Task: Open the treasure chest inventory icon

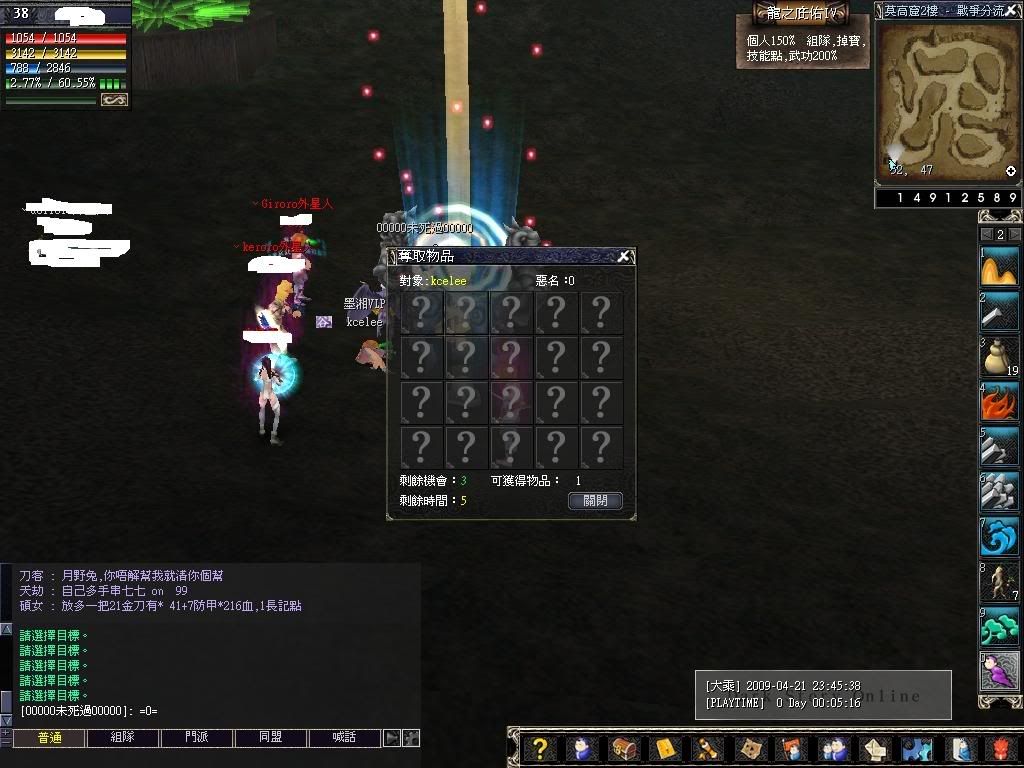Action: tap(624, 749)
